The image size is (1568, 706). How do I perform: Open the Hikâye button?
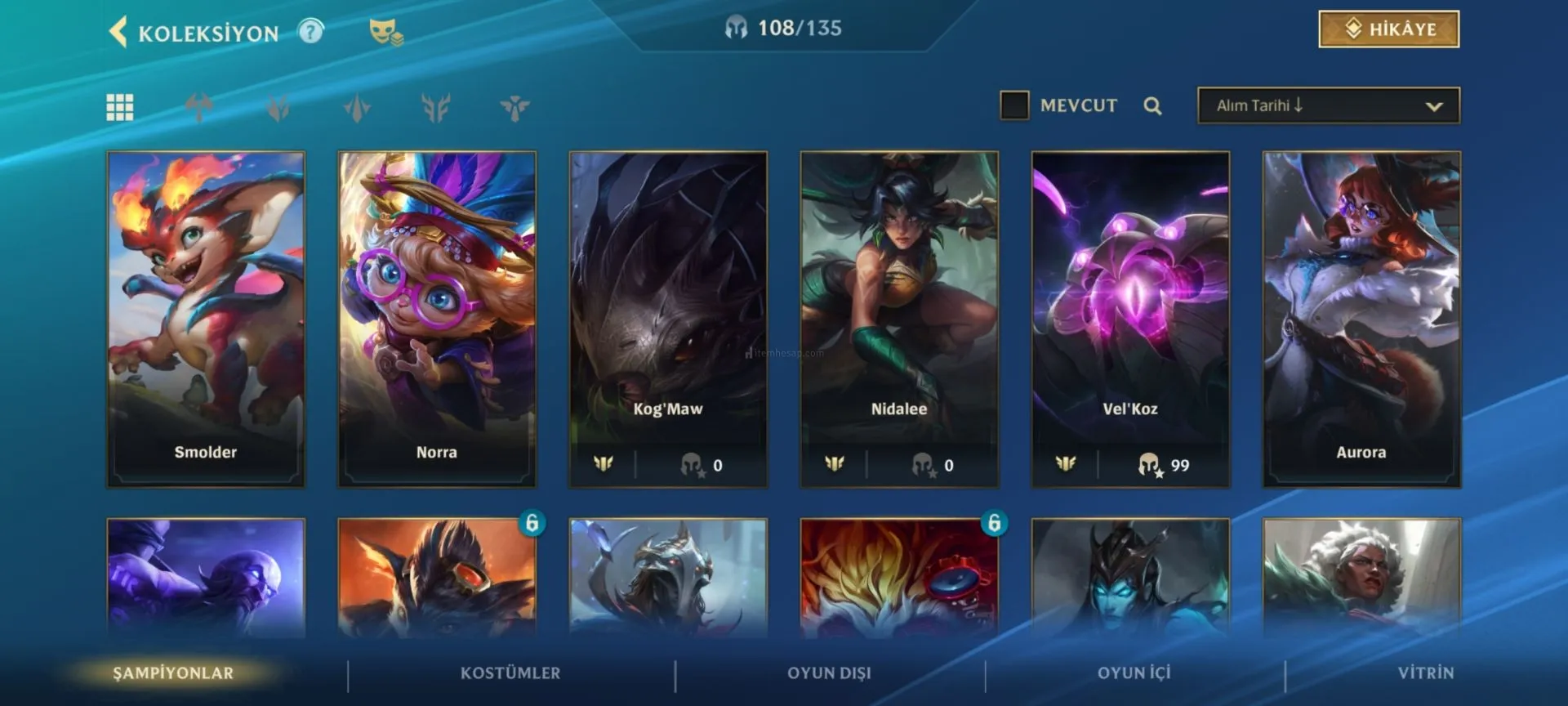click(x=1388, y=29)
